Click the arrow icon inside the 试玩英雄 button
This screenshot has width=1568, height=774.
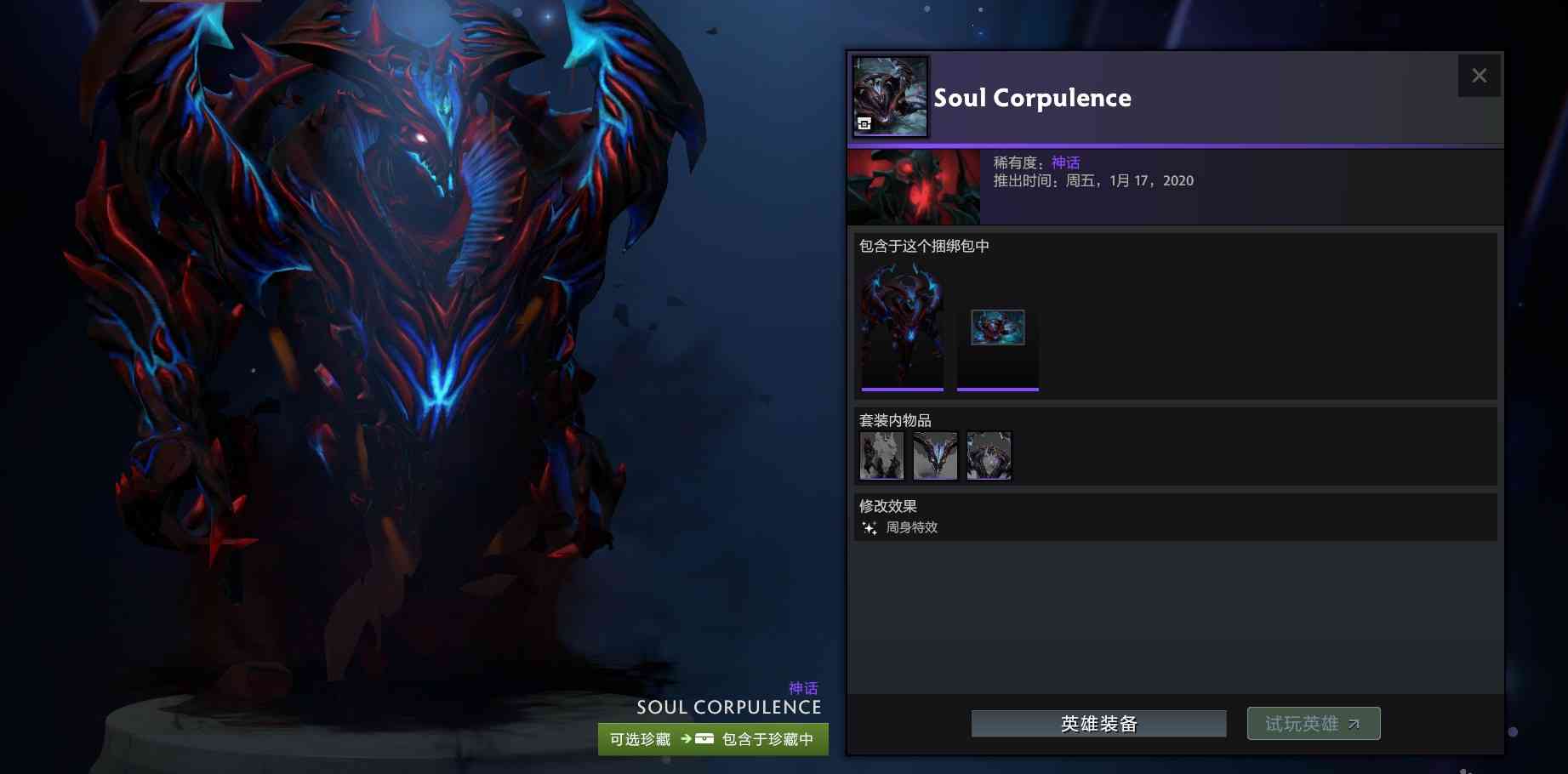point(1353,725)
